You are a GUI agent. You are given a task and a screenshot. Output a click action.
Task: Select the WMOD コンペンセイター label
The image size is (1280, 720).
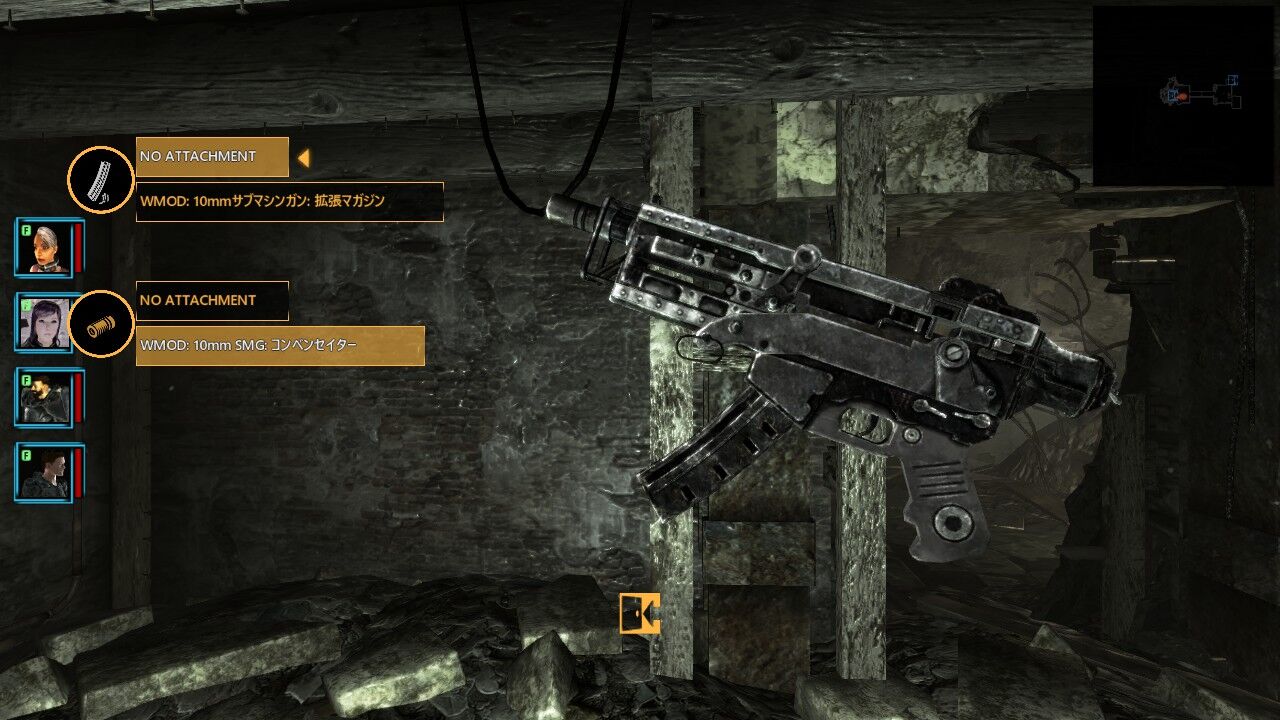280,345
